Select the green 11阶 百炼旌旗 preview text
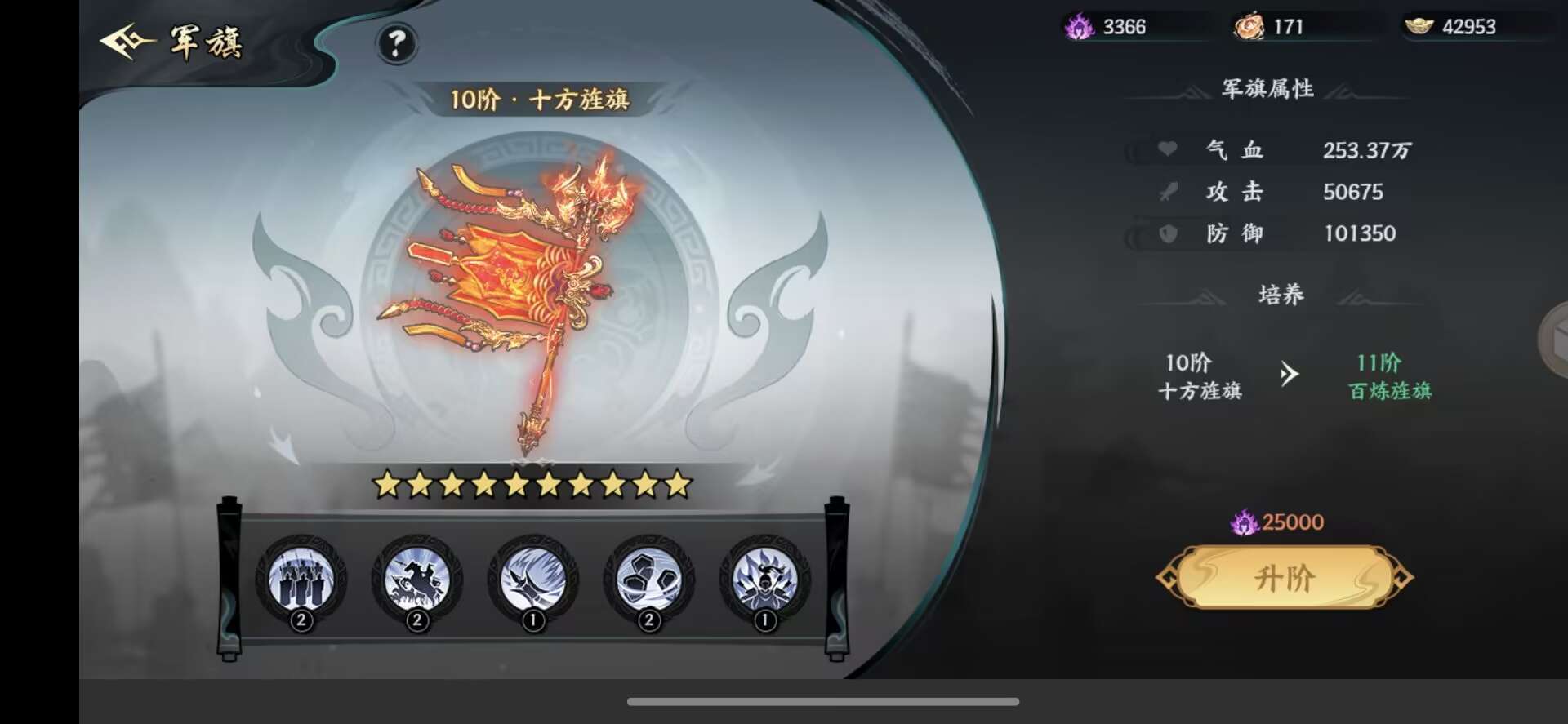This screenshot has height=724, width=1568. click(x=1388, y=377)
